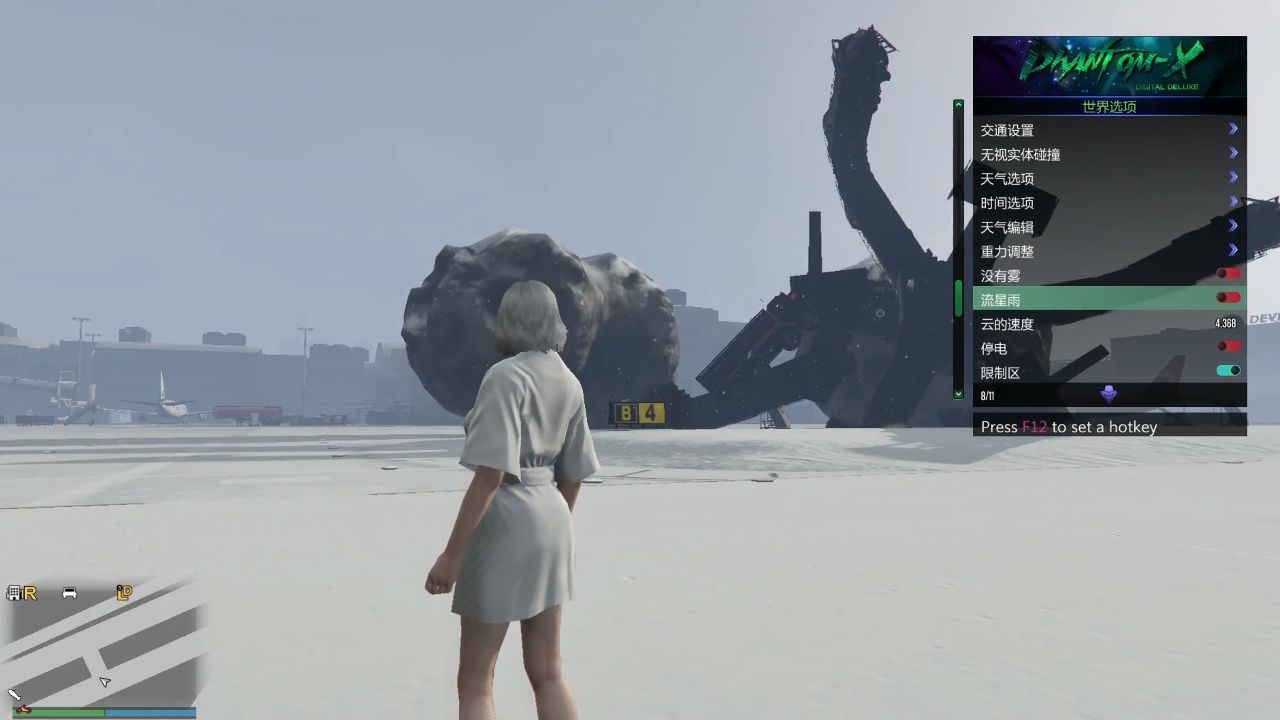Open the 天气选项 submenu
Viewport: 1280px width, 720px height.
pyautogui.click(x=1108, y=178)
